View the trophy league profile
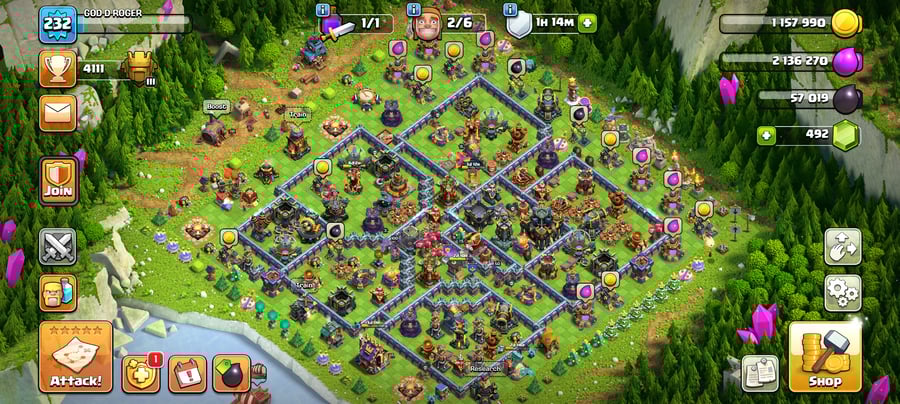This screenshot has width=900, height=404. click(58, 68)
